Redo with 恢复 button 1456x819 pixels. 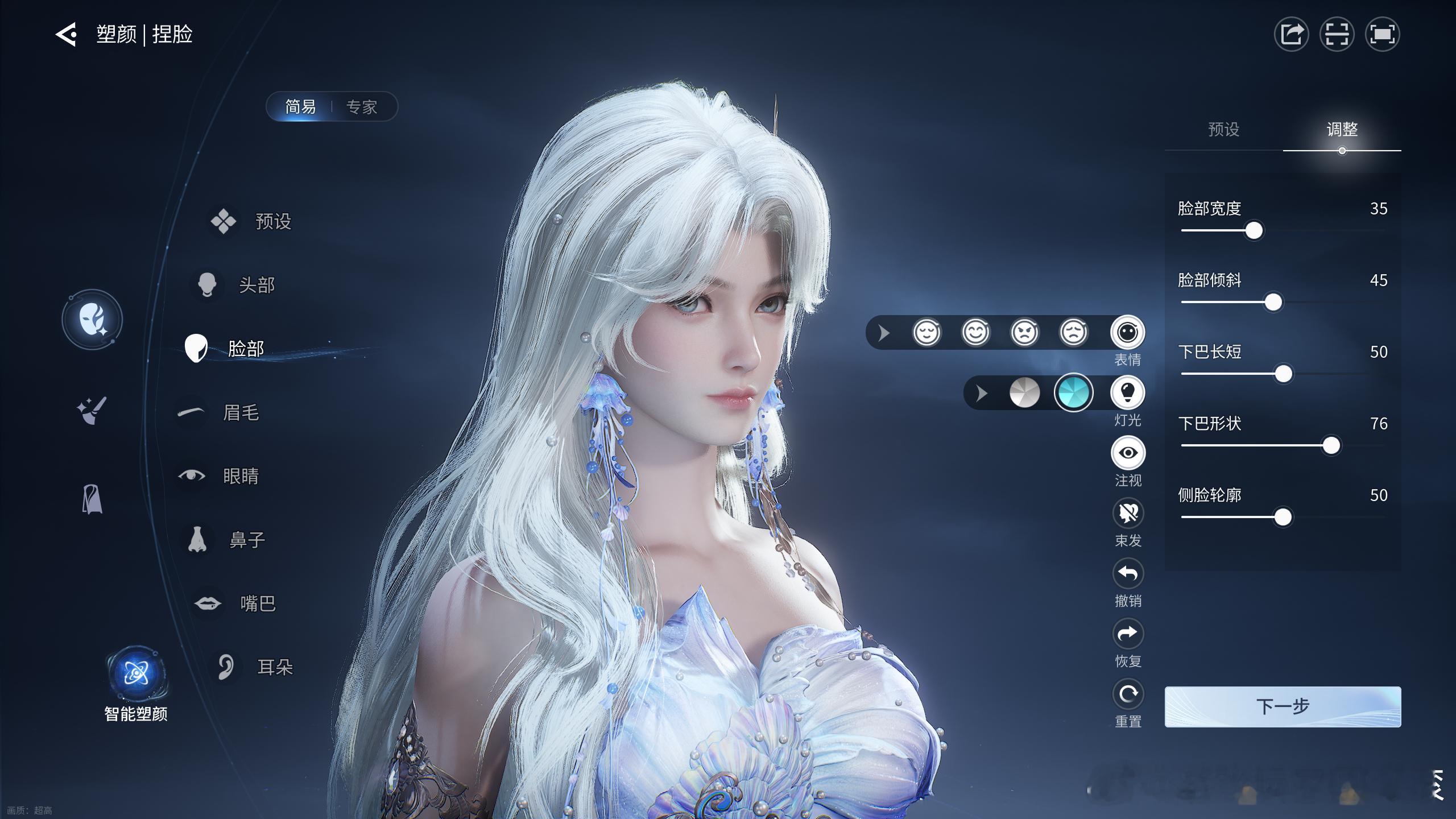pos(1128,634)
